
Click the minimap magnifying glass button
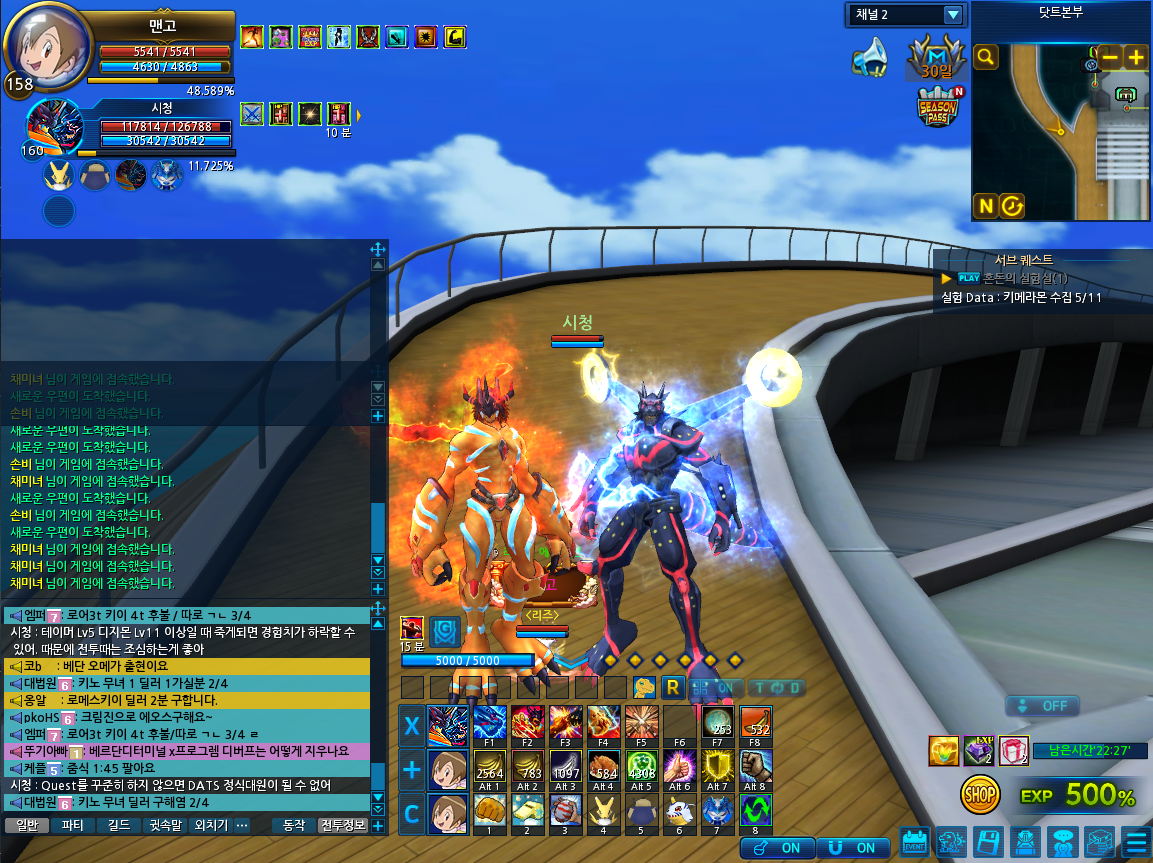986,57
